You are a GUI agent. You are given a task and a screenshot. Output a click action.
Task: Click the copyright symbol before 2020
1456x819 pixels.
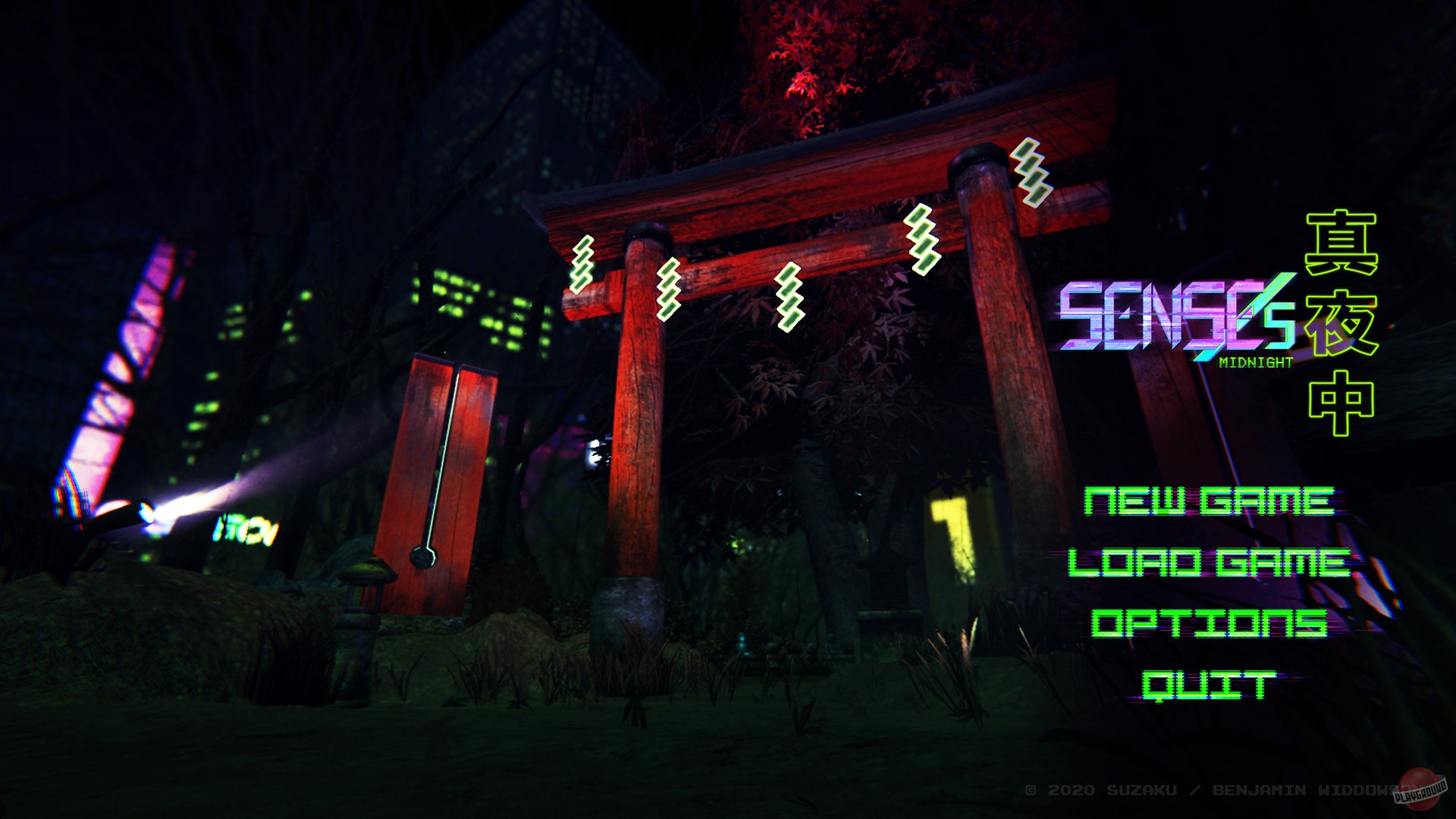[x=1031, y=789]
